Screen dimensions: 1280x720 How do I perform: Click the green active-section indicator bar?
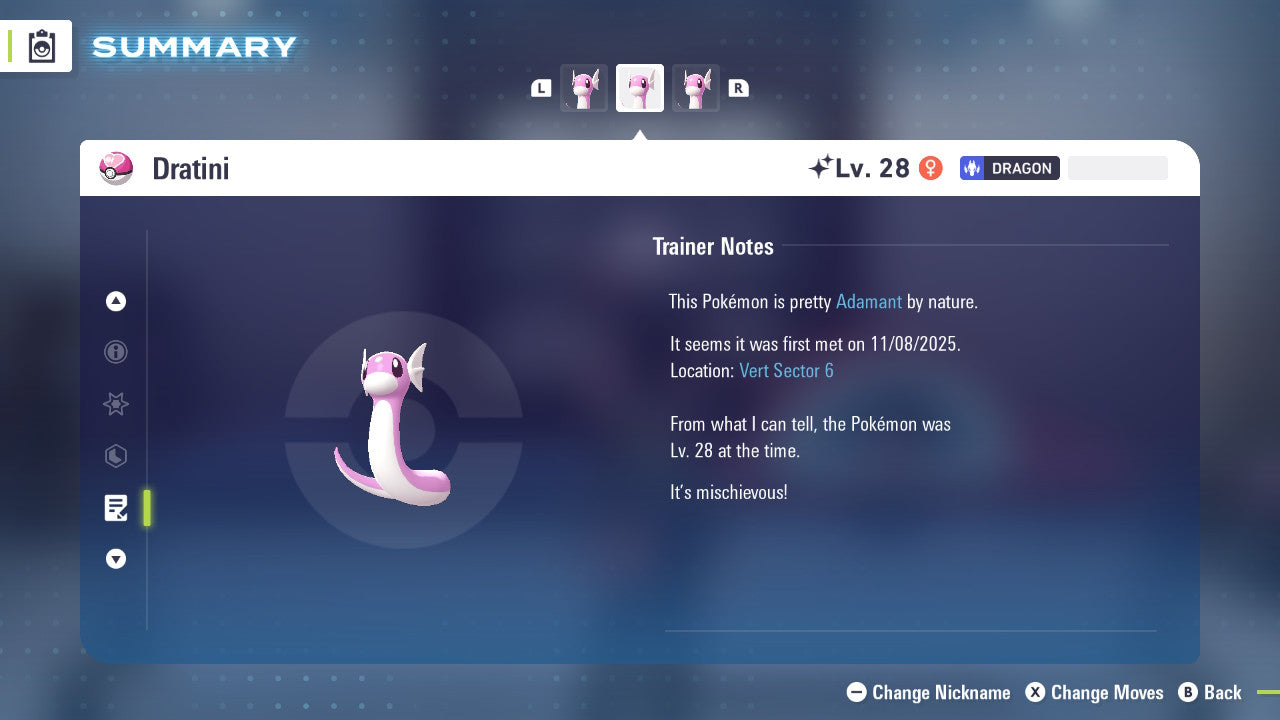(x=146, y=508)
